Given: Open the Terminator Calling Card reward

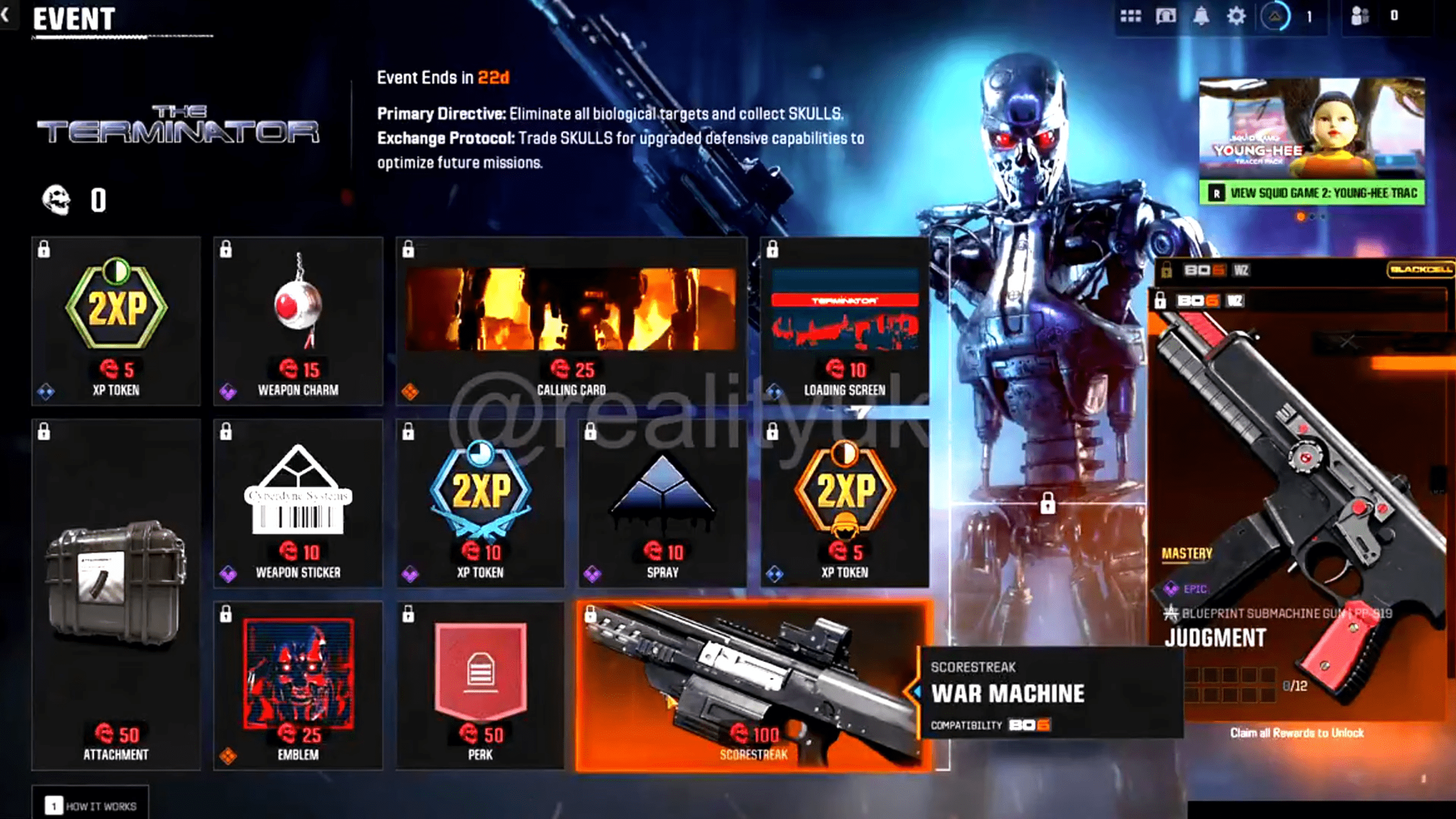Looking at the screenshot, I should (x=572, y=316).
